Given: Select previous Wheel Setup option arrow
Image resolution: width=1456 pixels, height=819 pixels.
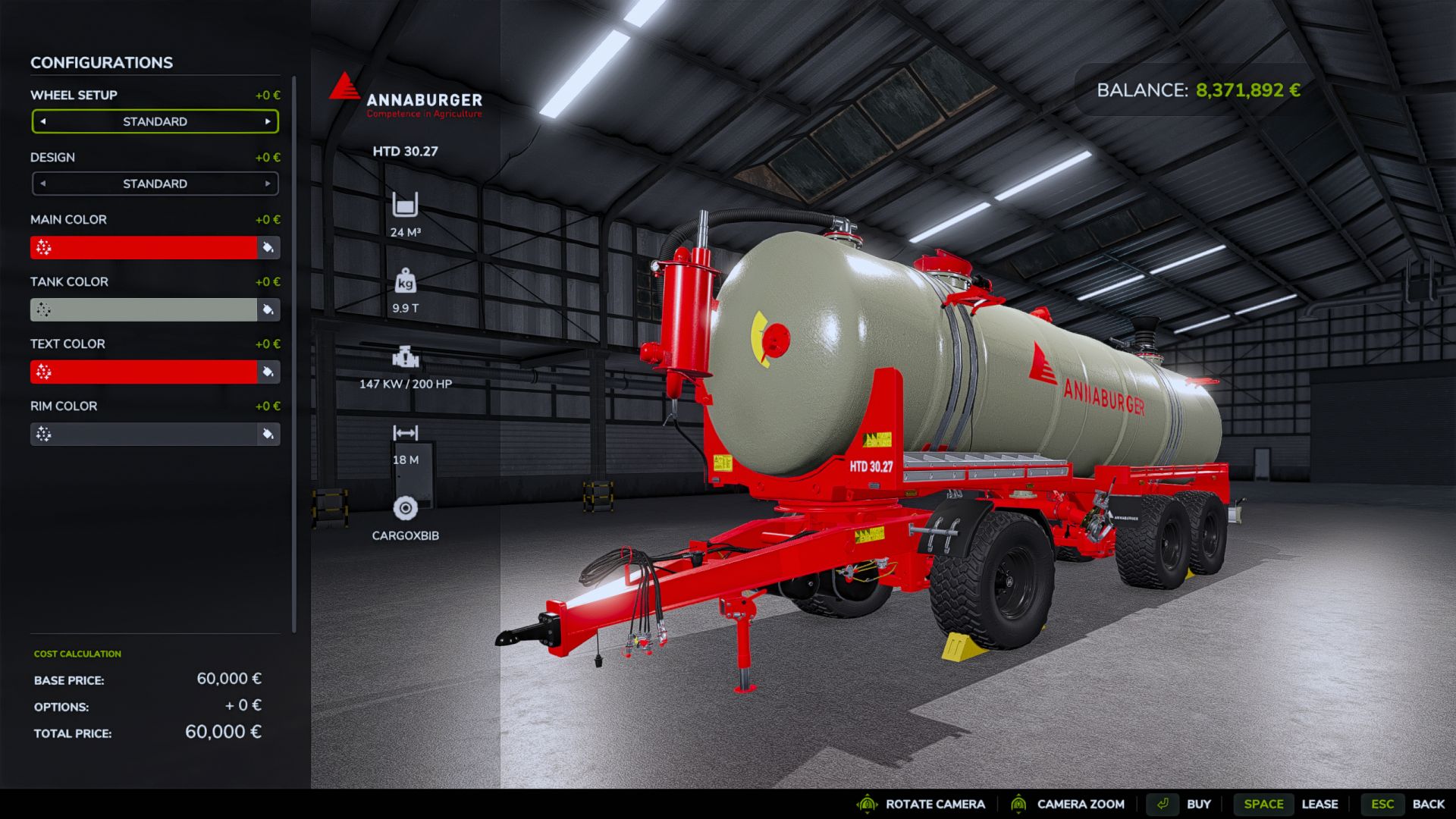Looking at the screenshot, I should click(43, 121).
